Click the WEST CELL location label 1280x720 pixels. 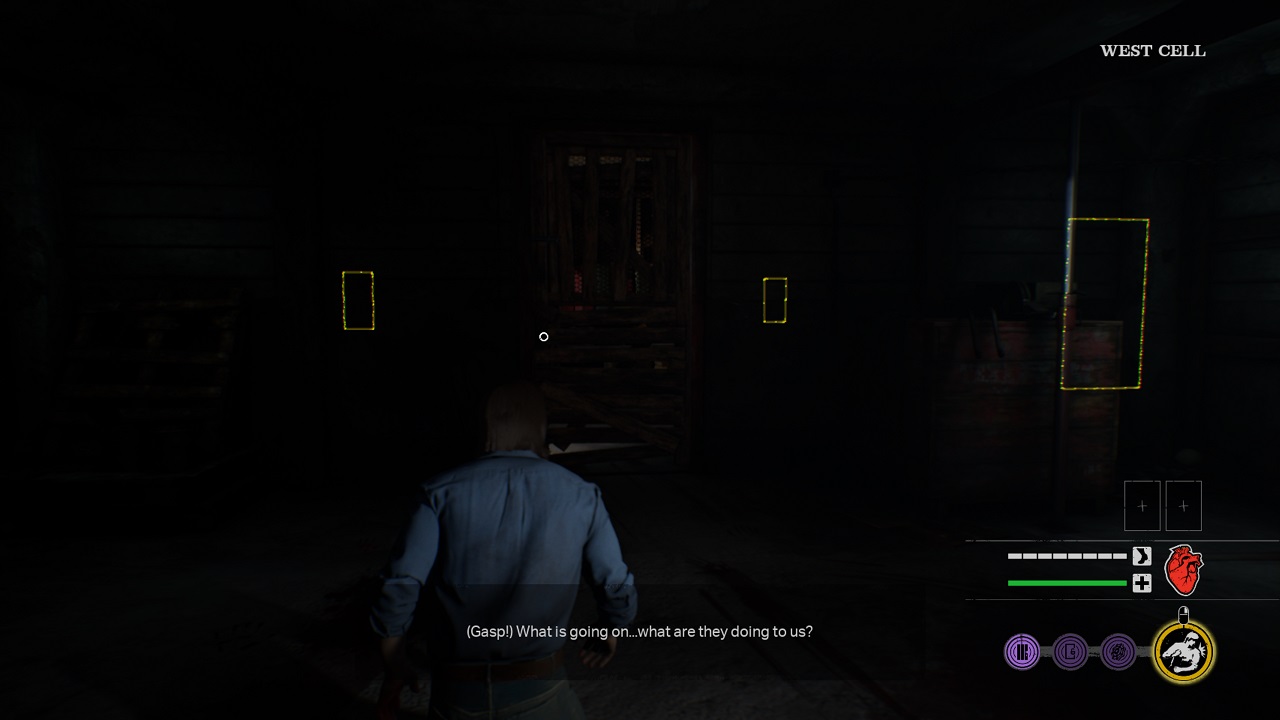click(1152, 49)
